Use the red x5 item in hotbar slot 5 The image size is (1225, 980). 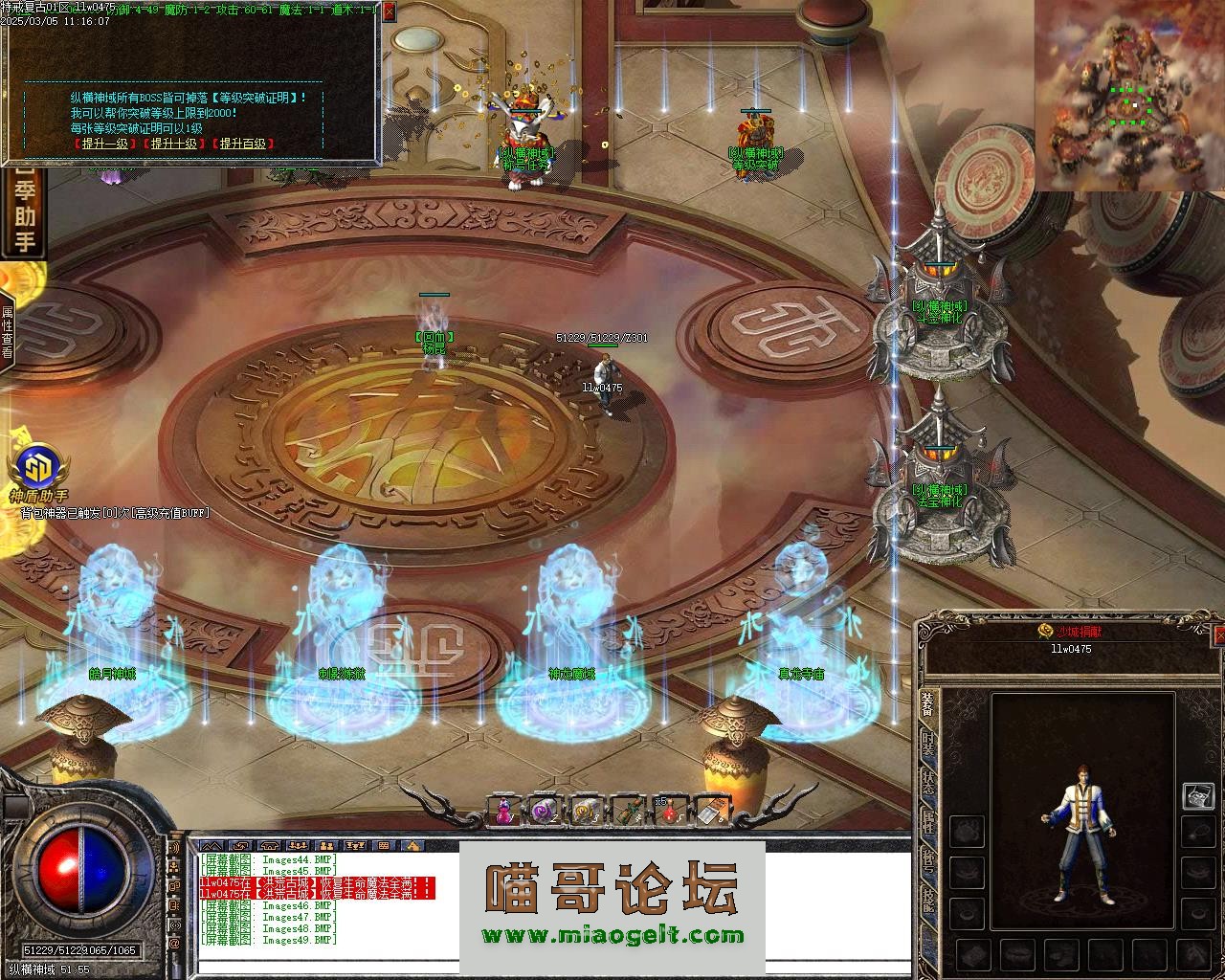668,811
